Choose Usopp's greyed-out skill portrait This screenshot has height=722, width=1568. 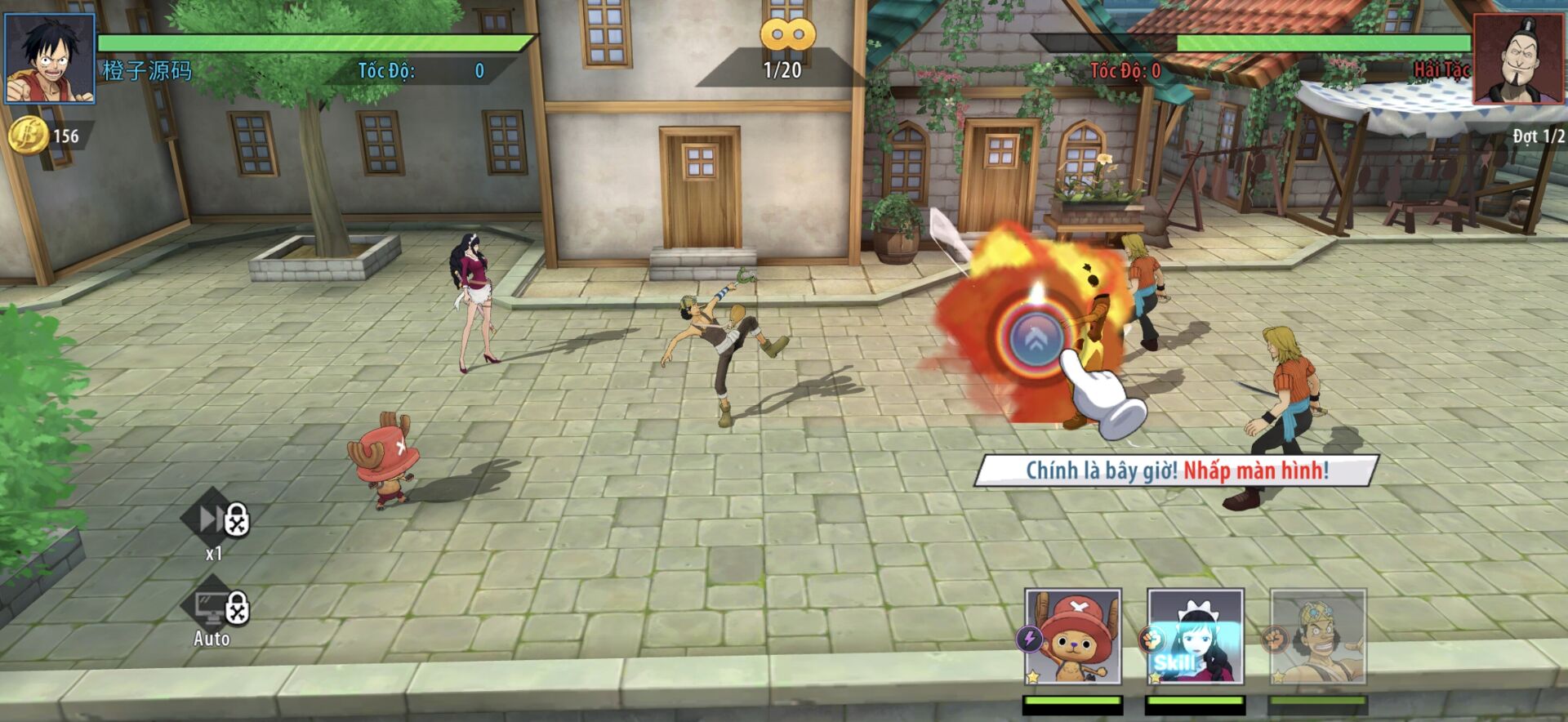pyautogui.click(x=1317, y=635)
